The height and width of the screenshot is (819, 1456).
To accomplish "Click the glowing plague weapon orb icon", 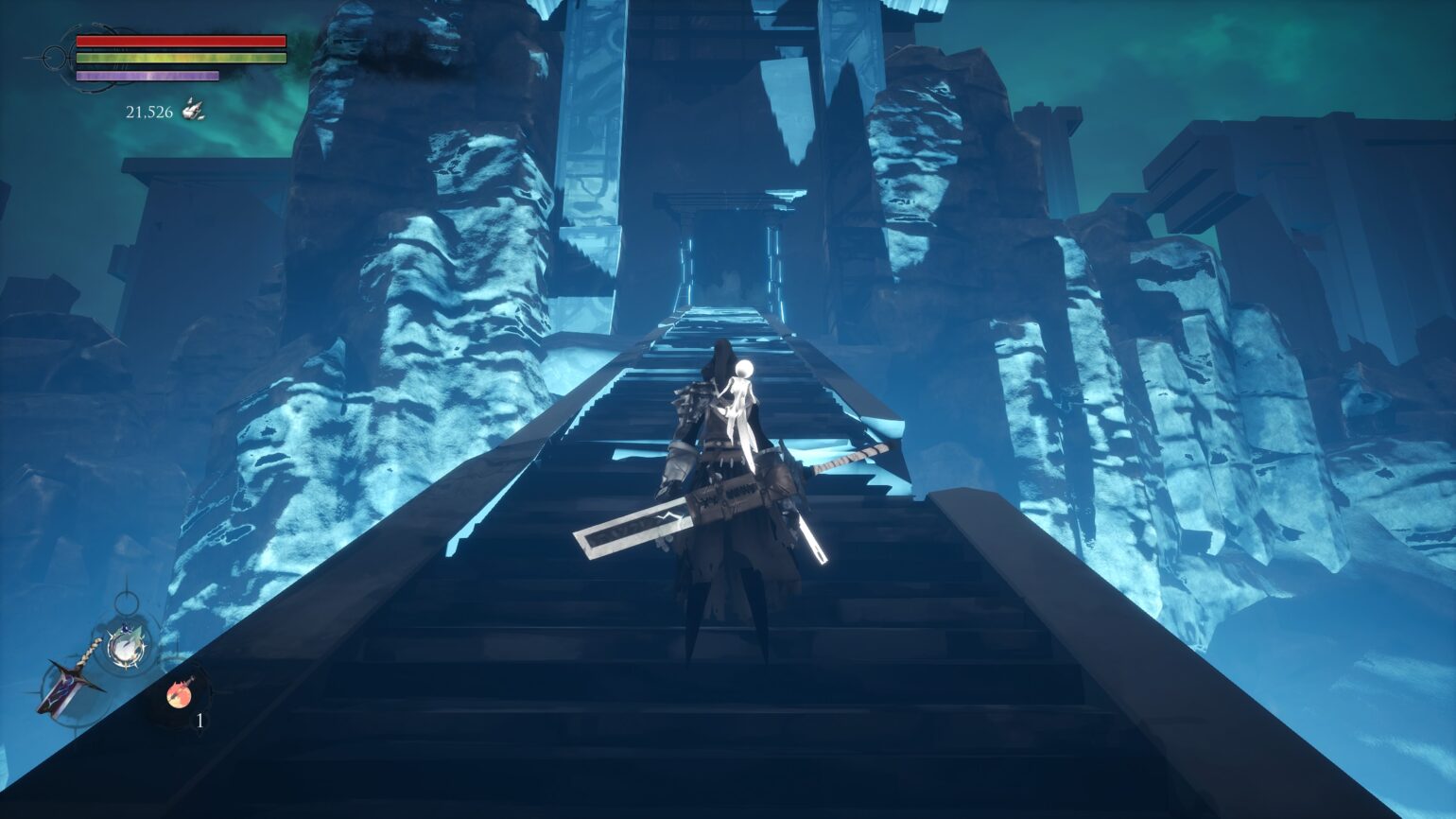I will tap(125, 647).
